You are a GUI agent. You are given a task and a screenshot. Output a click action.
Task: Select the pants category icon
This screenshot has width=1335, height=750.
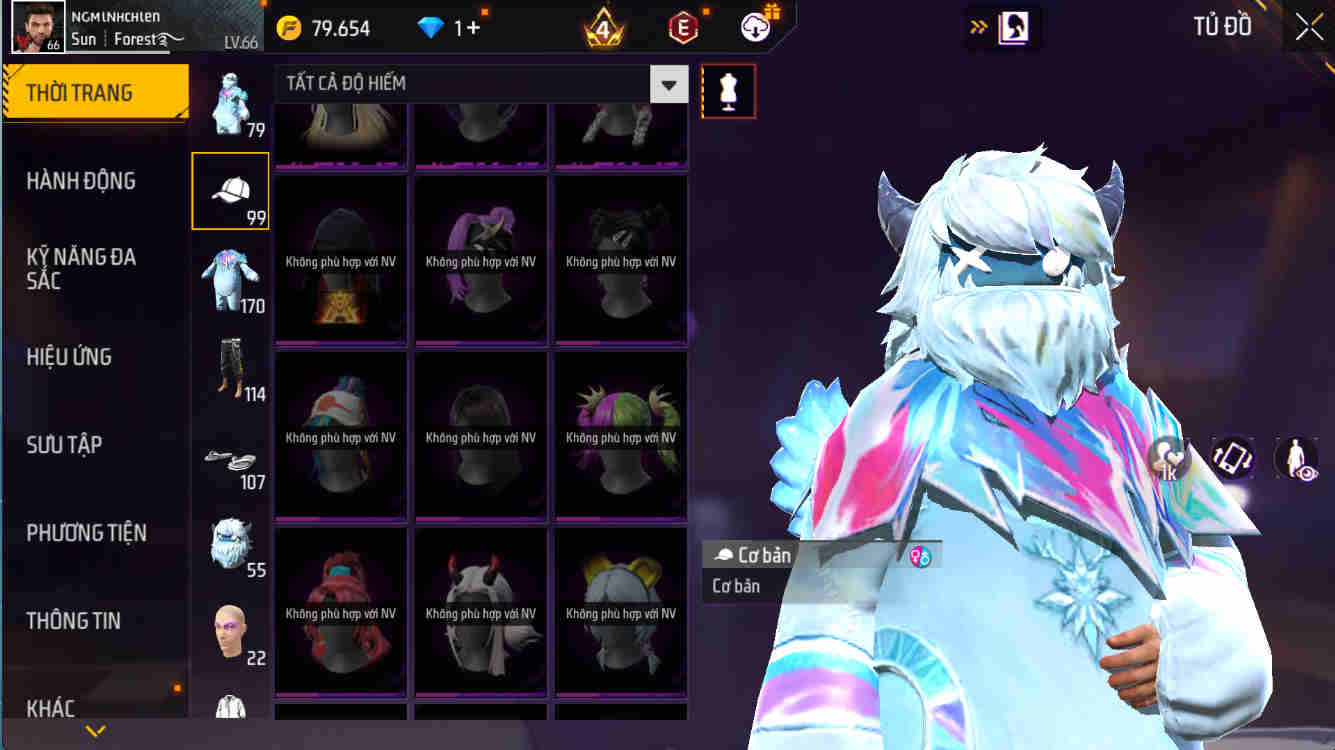(230, 365)
